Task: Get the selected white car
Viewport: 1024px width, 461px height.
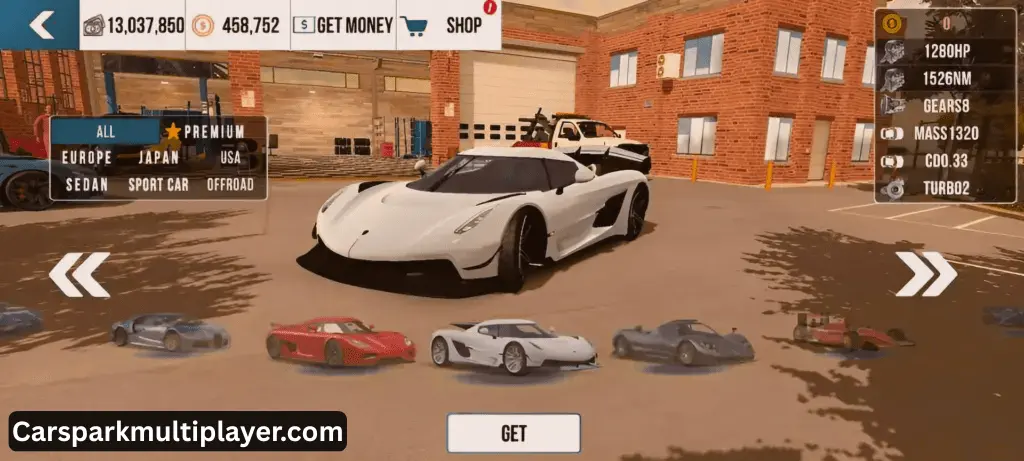Action: [513, 433]
